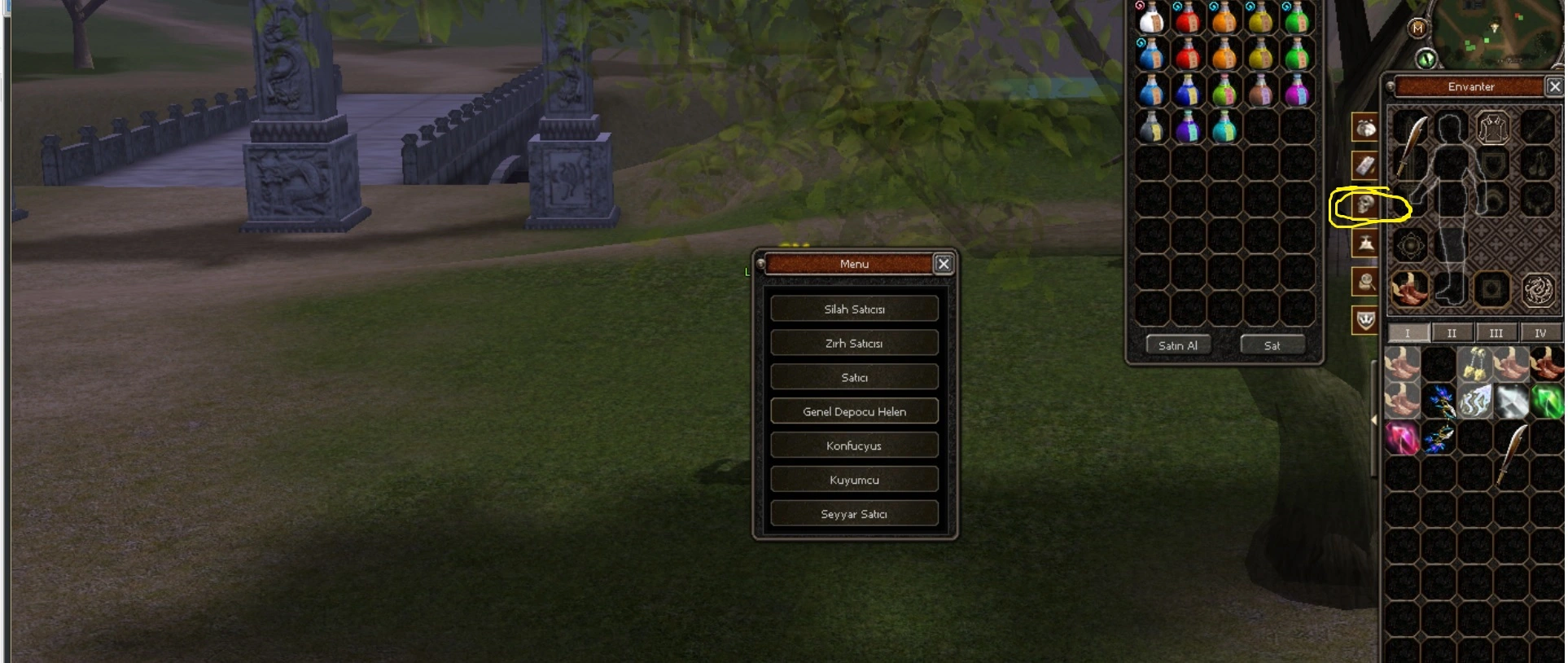
Task: Open the Silah Satıcısı shop
Action: (x=854, y=309)
